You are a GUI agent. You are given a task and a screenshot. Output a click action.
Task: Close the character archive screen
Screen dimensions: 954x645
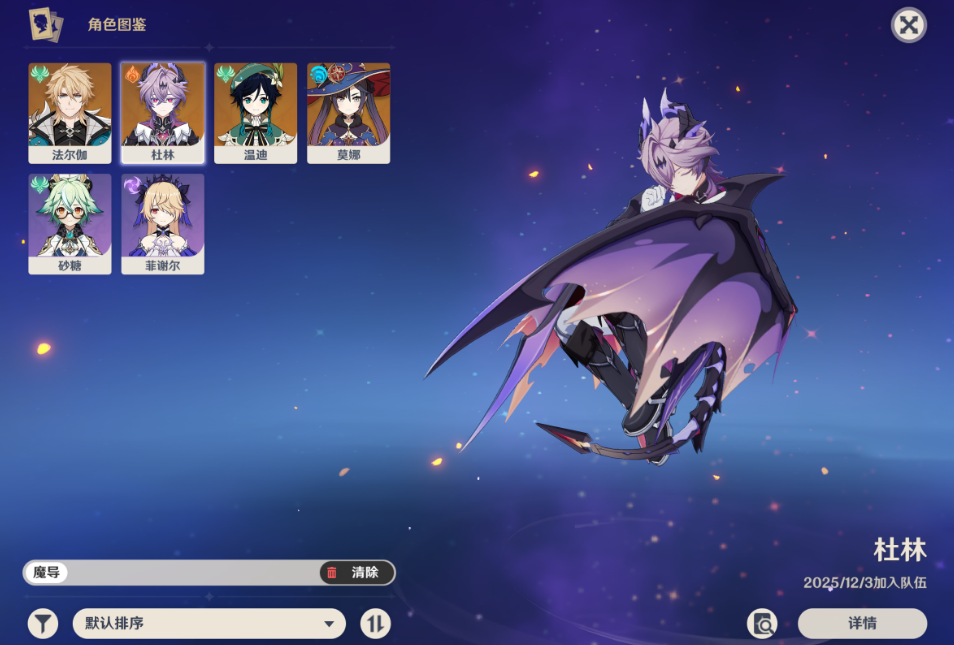click(908, 25)
